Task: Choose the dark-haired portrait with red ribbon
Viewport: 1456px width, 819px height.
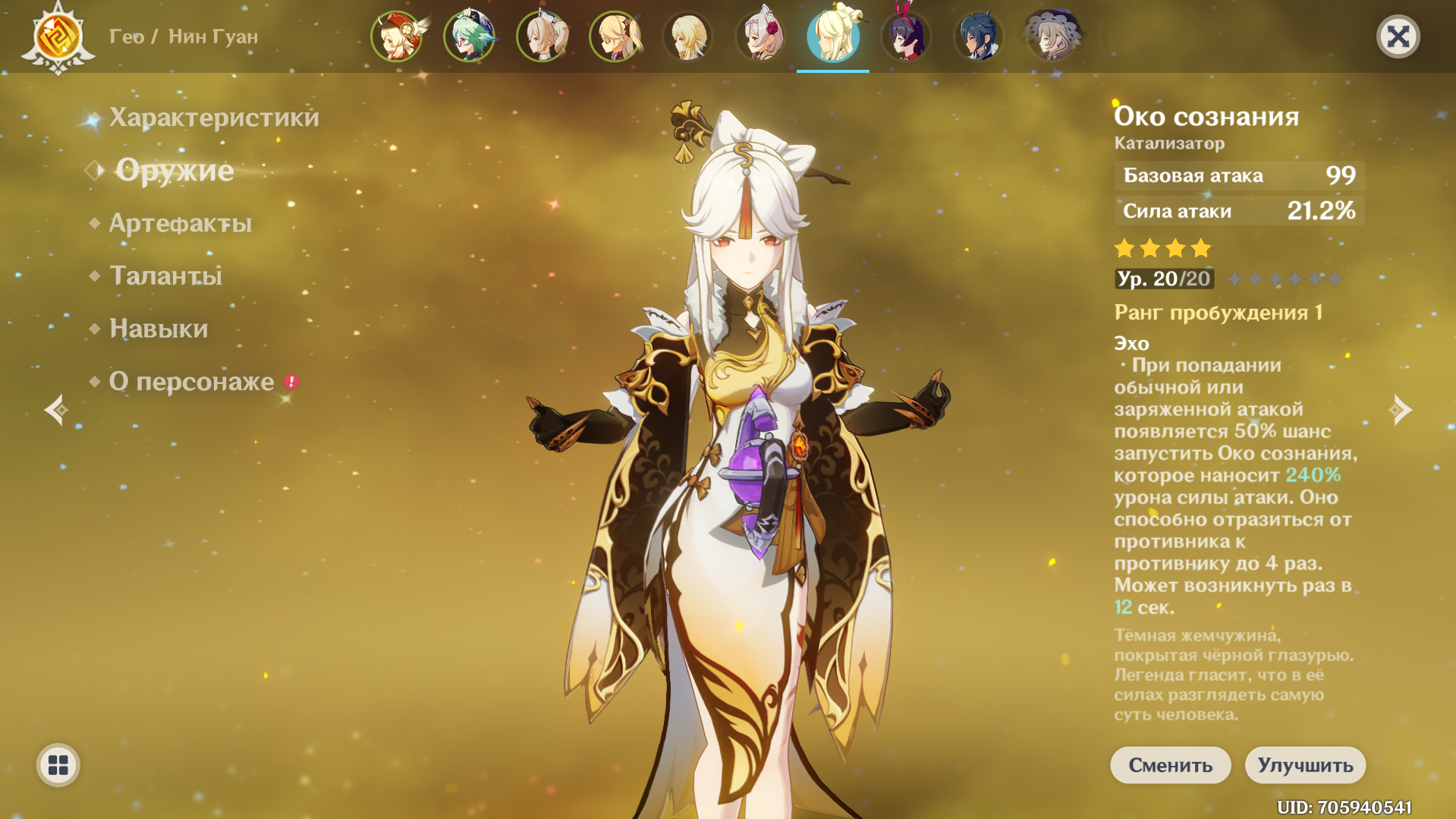Action: (x=906, y=36)
